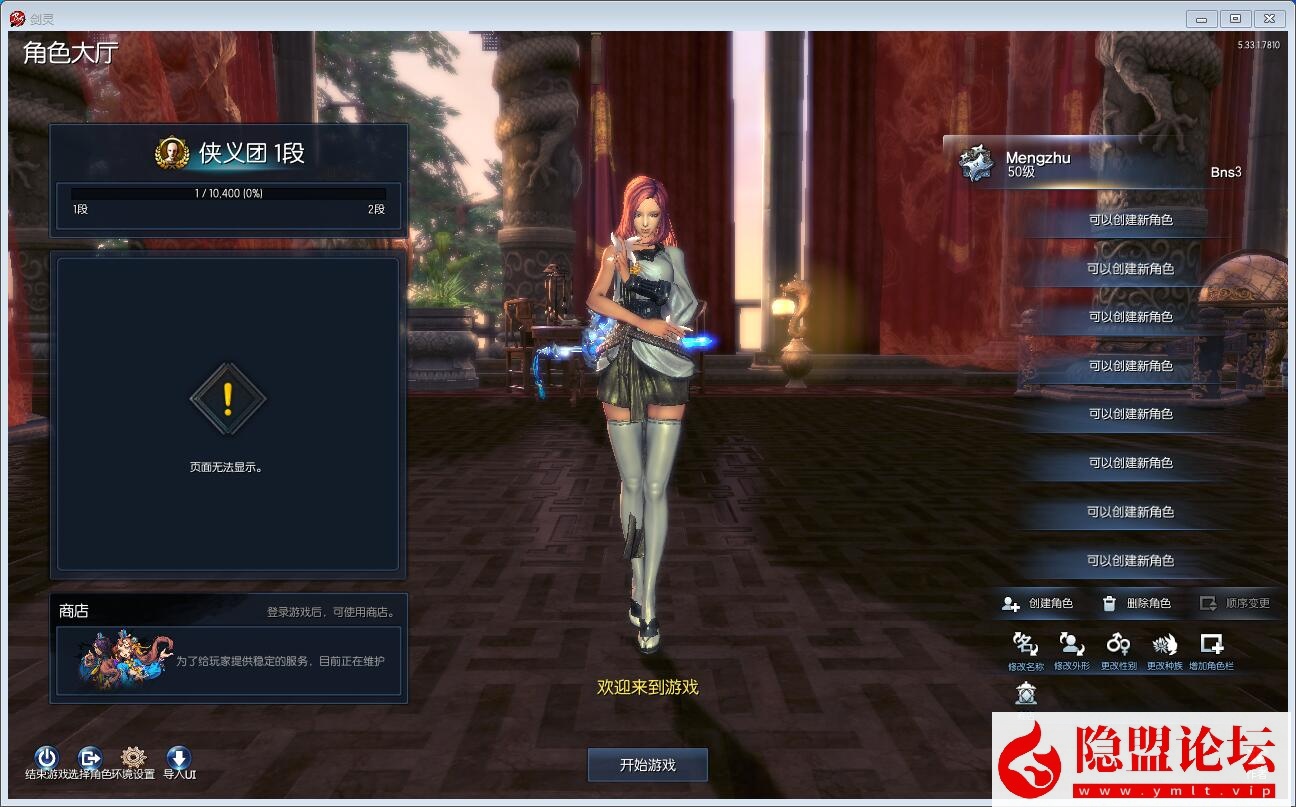
Task: Select the Mengzhu level 50 character
Action: [1100, 164]
